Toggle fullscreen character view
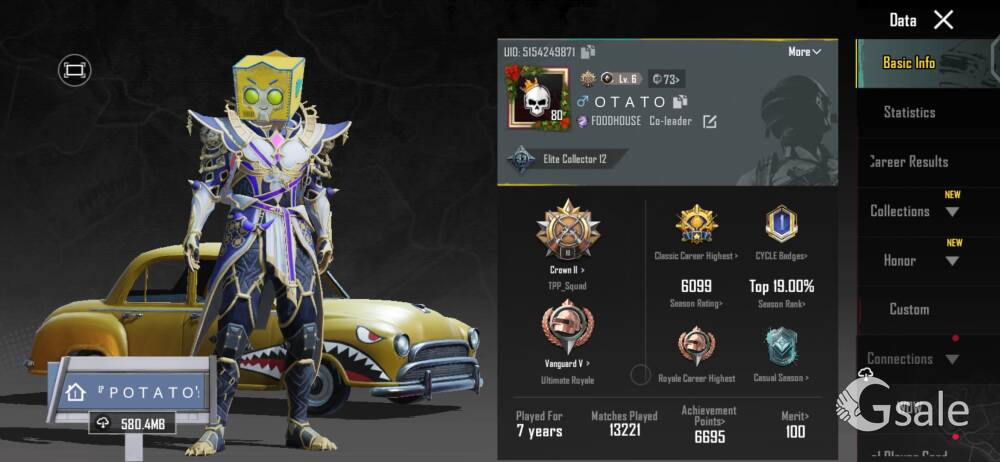This screenshot has height=462, width=1000. point(74,70)
